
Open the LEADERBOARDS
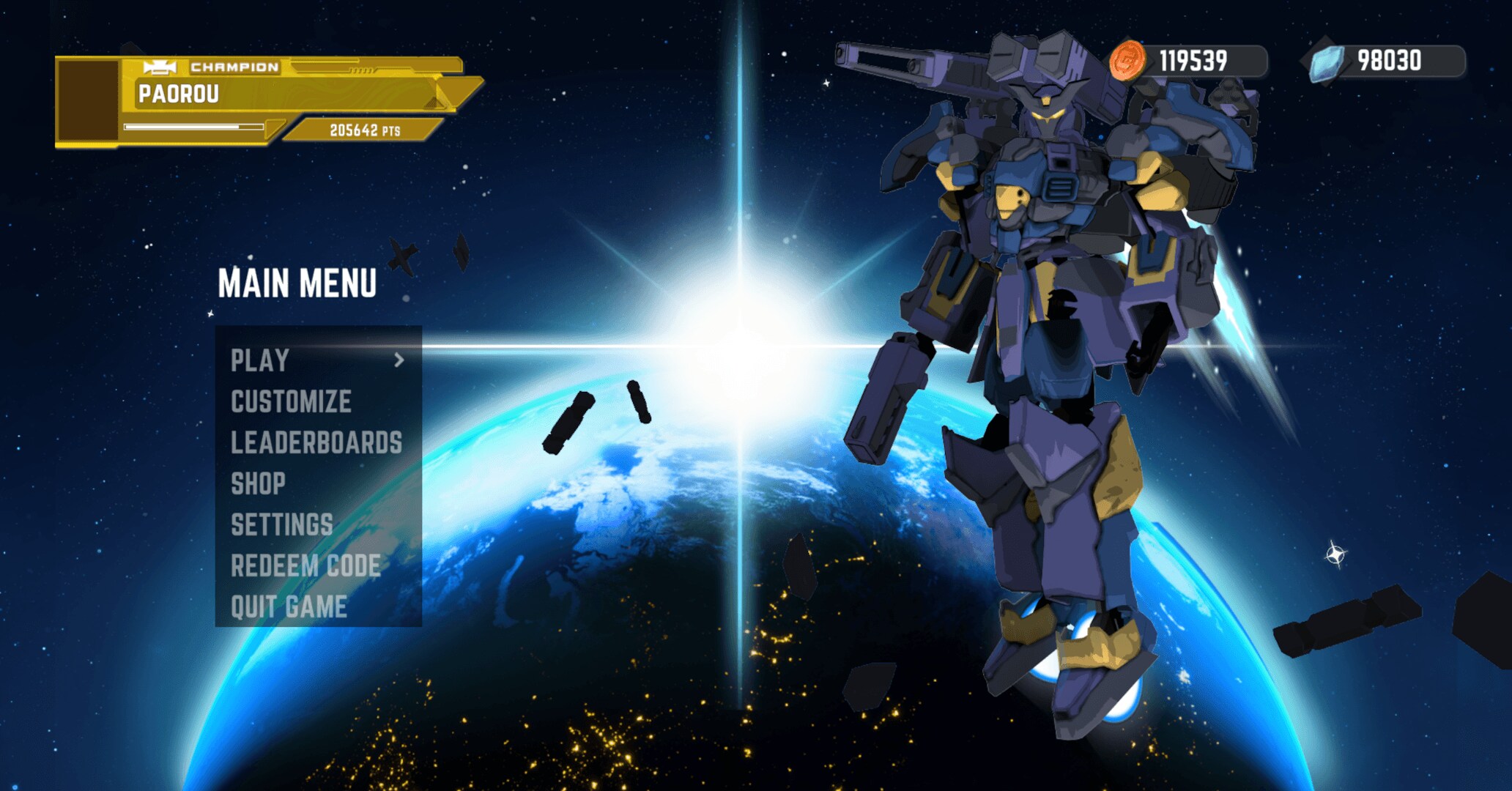click(x=316, y=442)
